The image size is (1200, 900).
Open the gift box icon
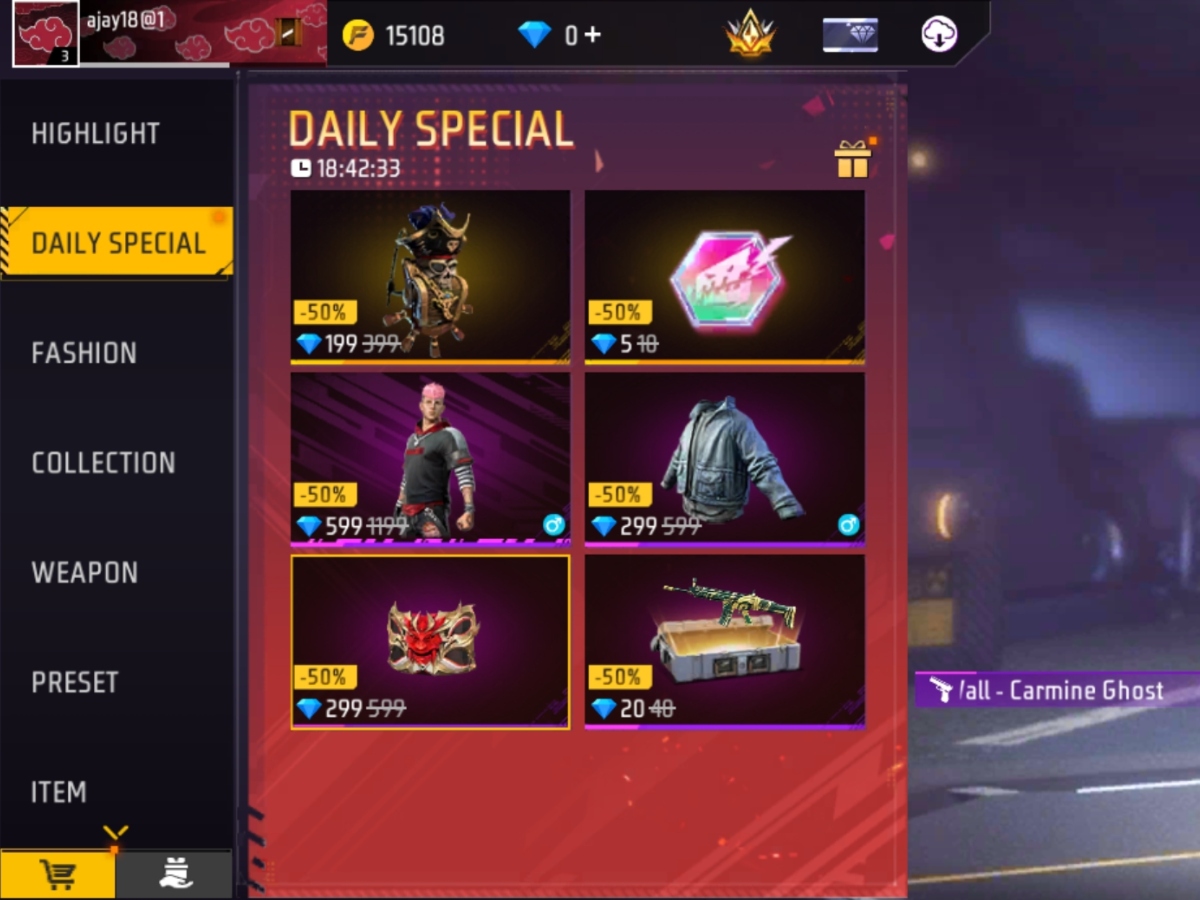[853, 159]
